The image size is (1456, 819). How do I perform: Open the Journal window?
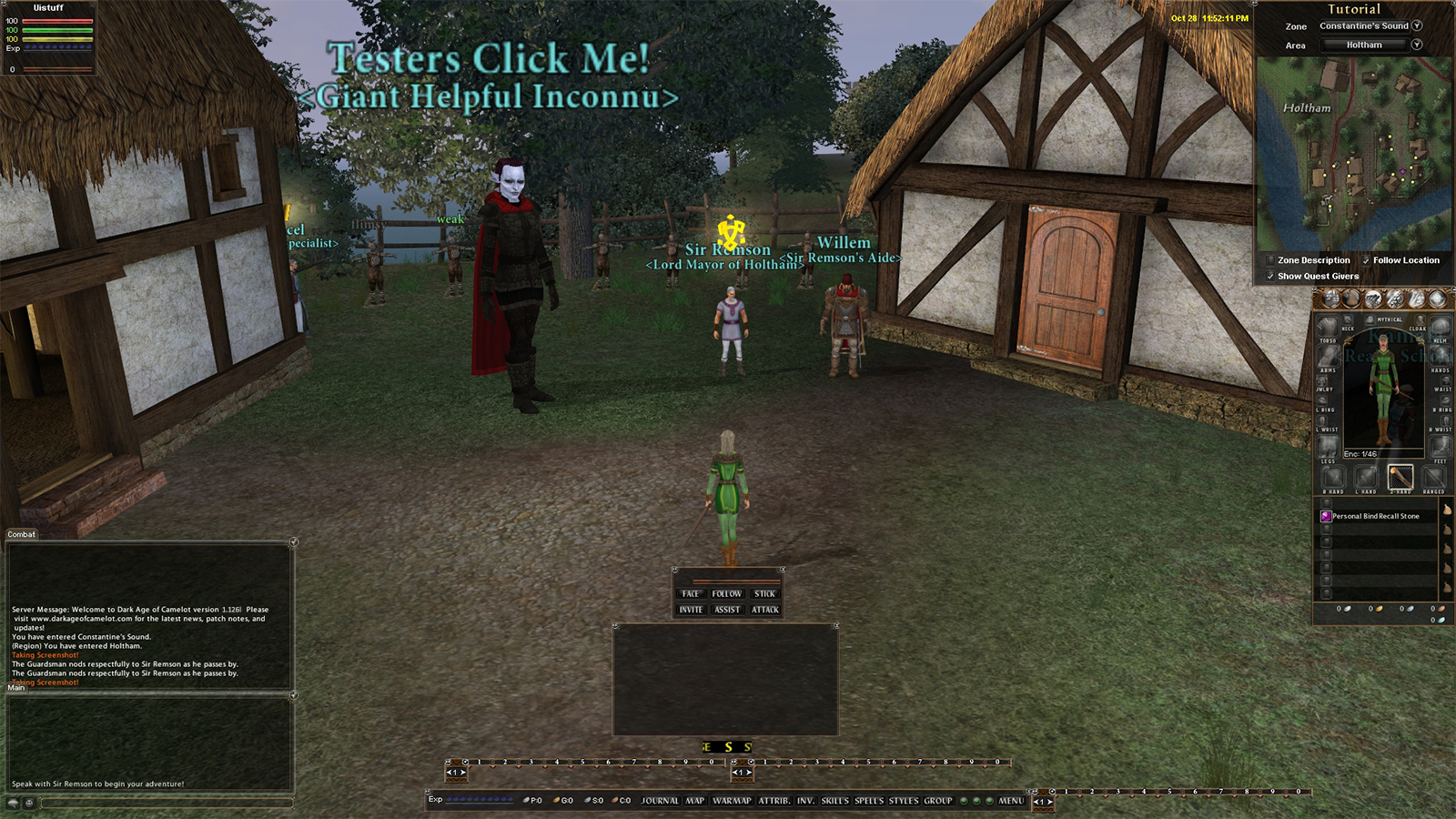tap(660, 801)
